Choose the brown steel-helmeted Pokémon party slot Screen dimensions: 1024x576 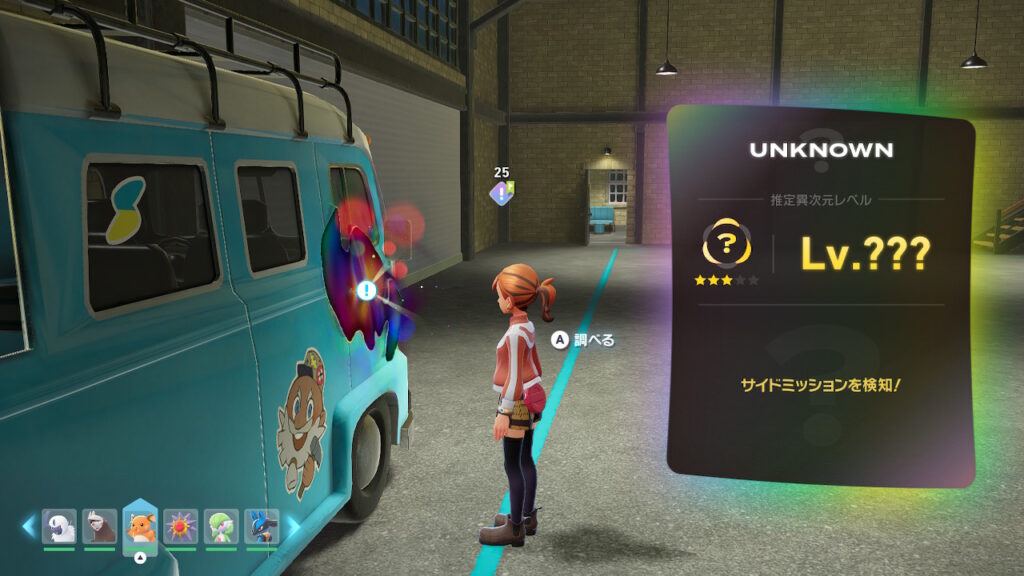tap(99, 526)
